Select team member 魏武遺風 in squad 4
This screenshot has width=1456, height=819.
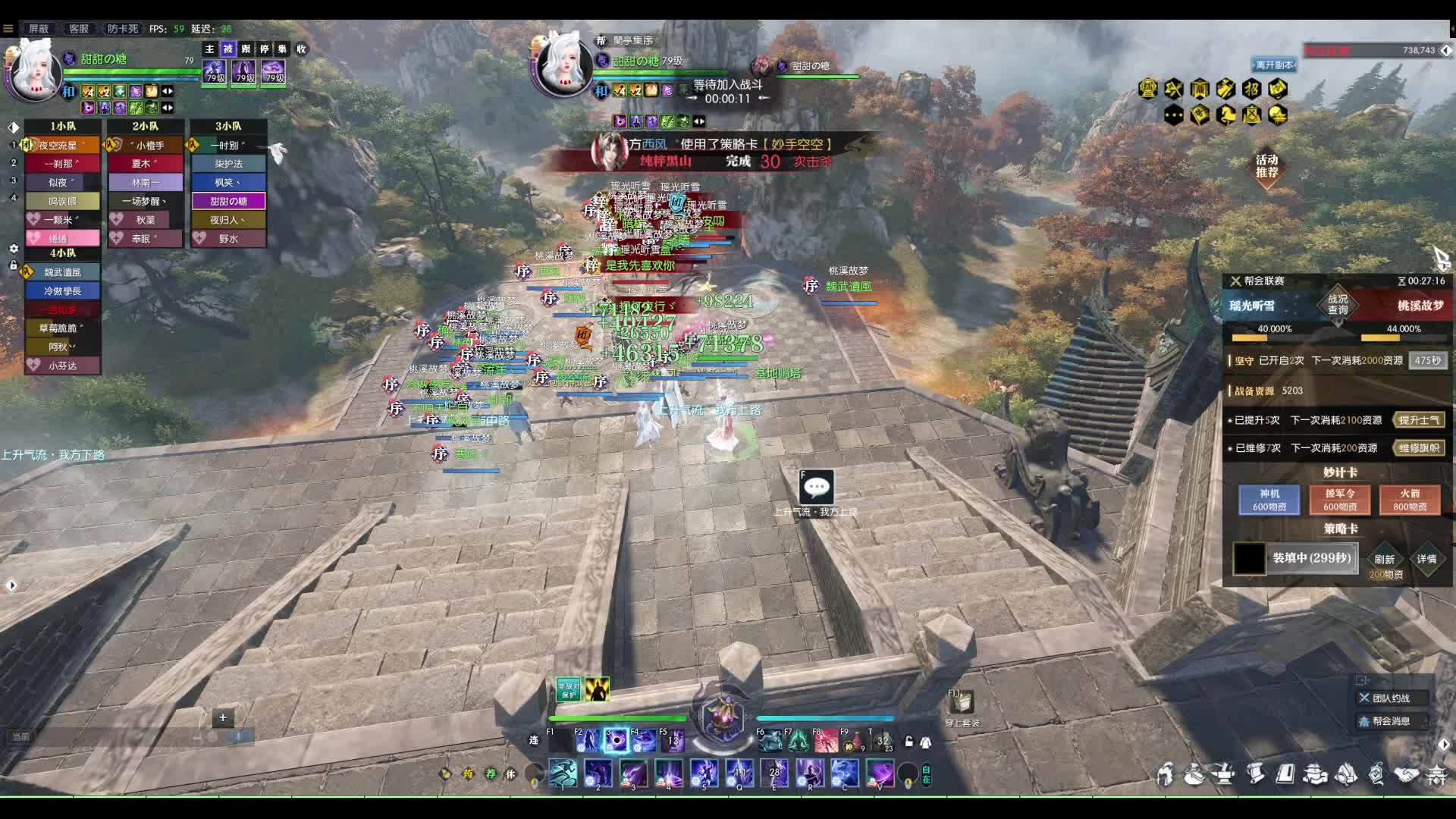[62, 272]
